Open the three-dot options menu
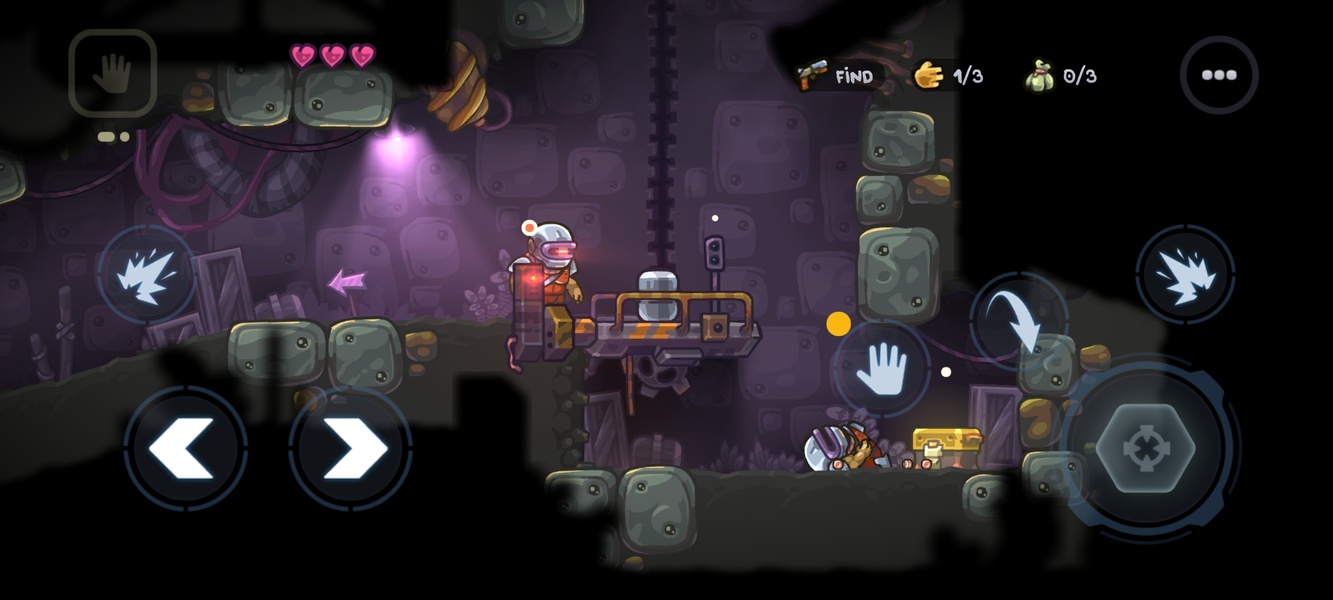Image resolution: width=1333 pixels, height=600 pixels. tap(1218, 75)
